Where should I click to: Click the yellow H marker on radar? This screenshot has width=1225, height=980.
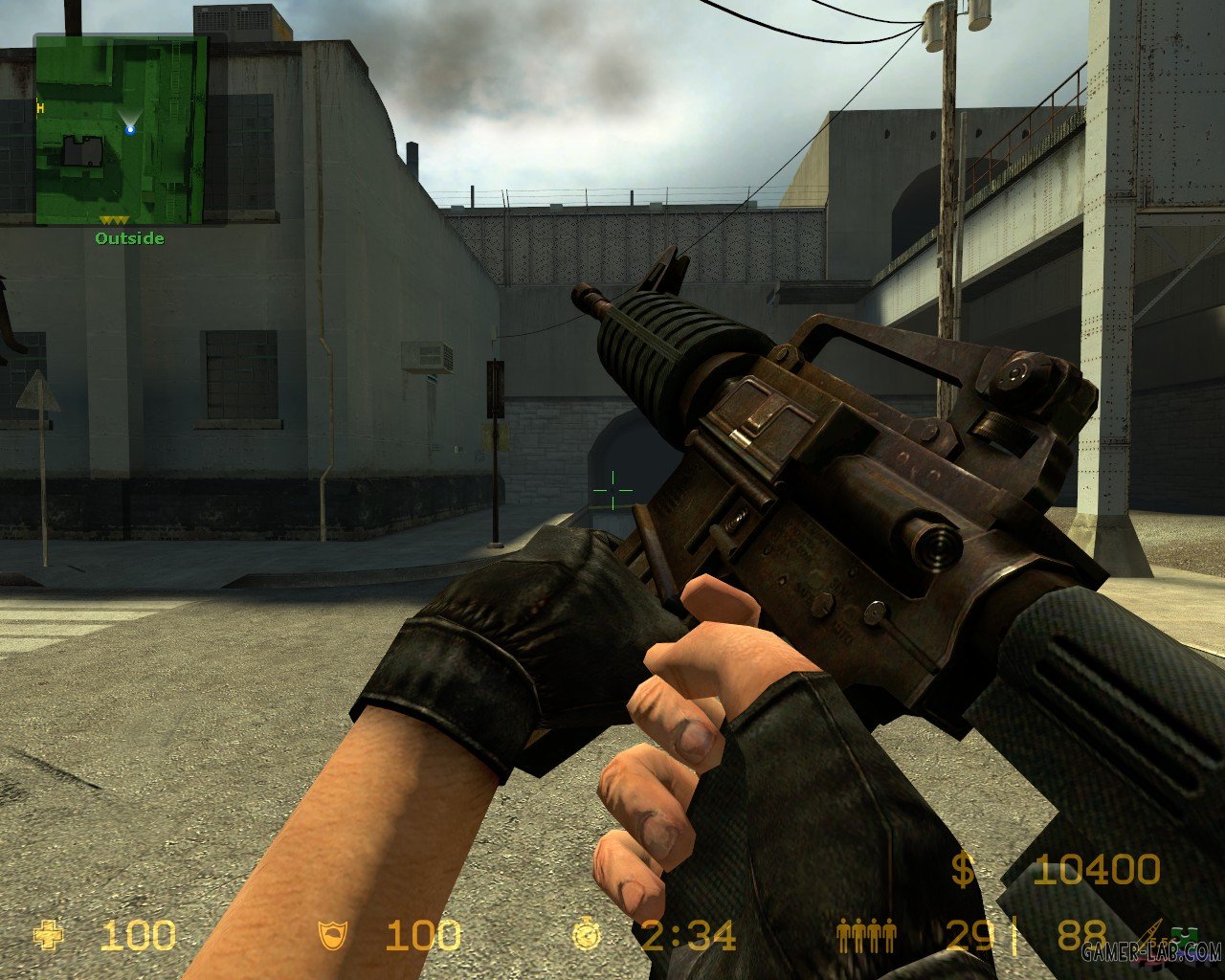40,108
